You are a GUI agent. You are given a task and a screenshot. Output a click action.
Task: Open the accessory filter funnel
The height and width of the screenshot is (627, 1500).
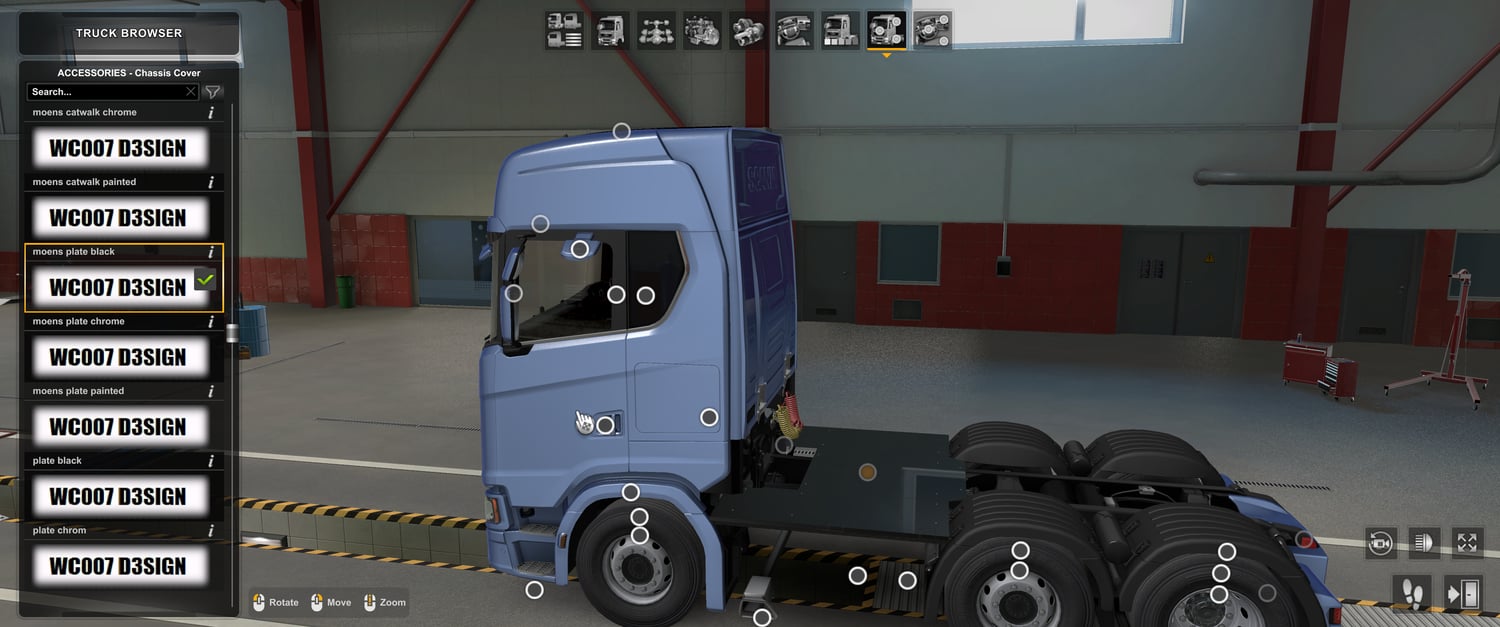[213, 92]
